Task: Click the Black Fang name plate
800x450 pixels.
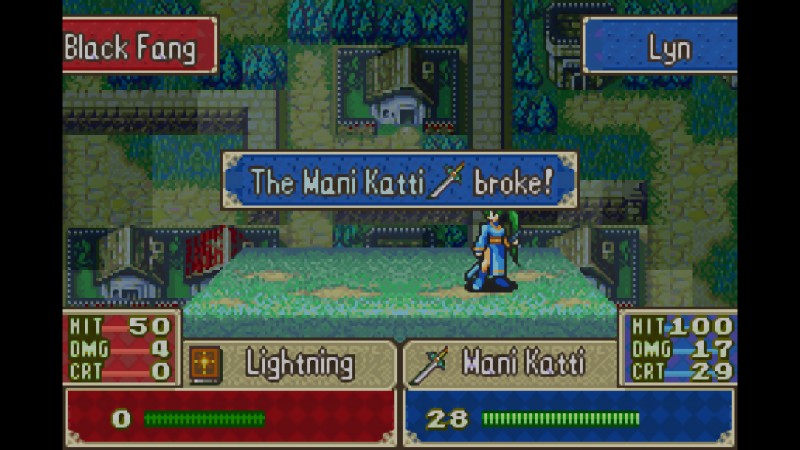Action: point(139,46)
